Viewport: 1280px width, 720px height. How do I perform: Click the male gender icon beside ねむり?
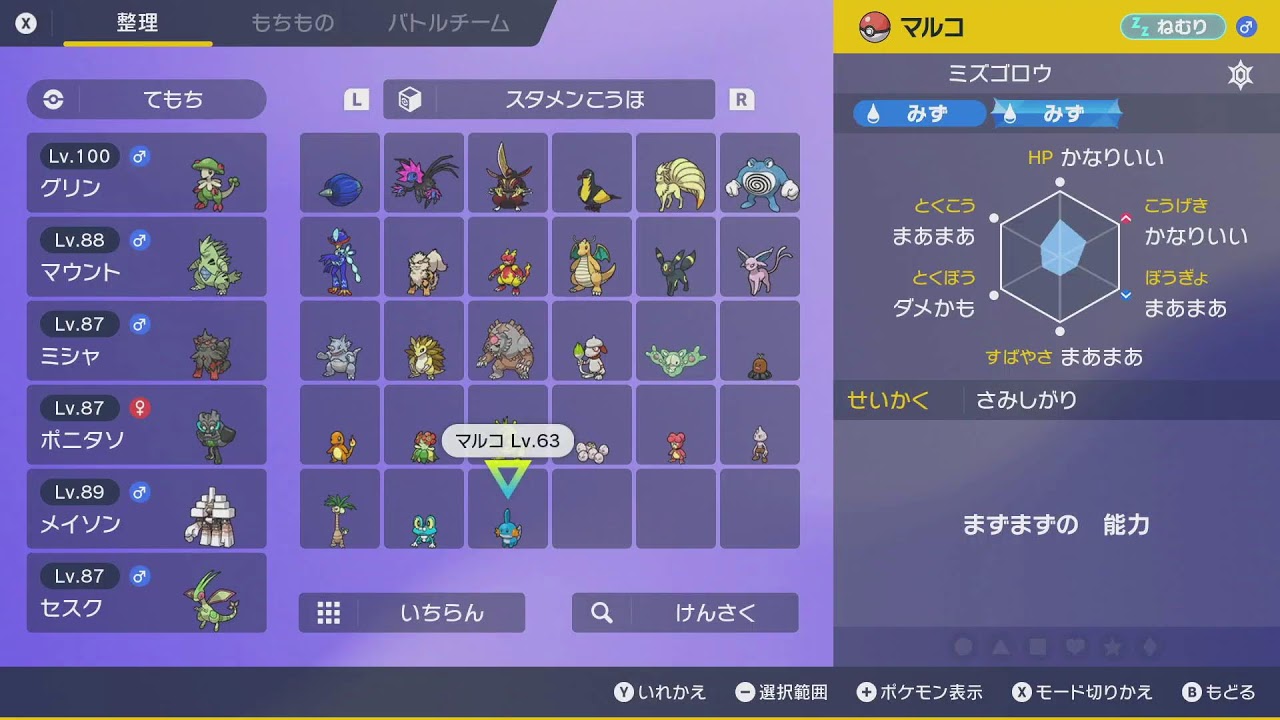pos(1245,27)
